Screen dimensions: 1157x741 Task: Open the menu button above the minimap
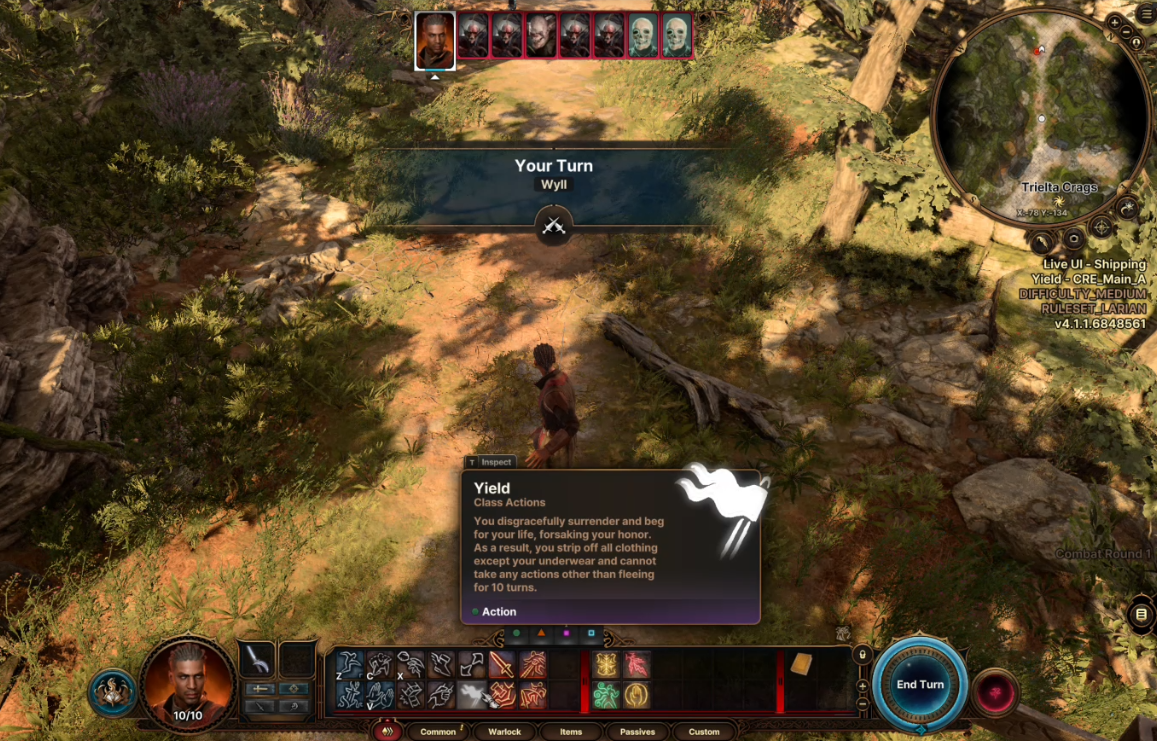1145,13
